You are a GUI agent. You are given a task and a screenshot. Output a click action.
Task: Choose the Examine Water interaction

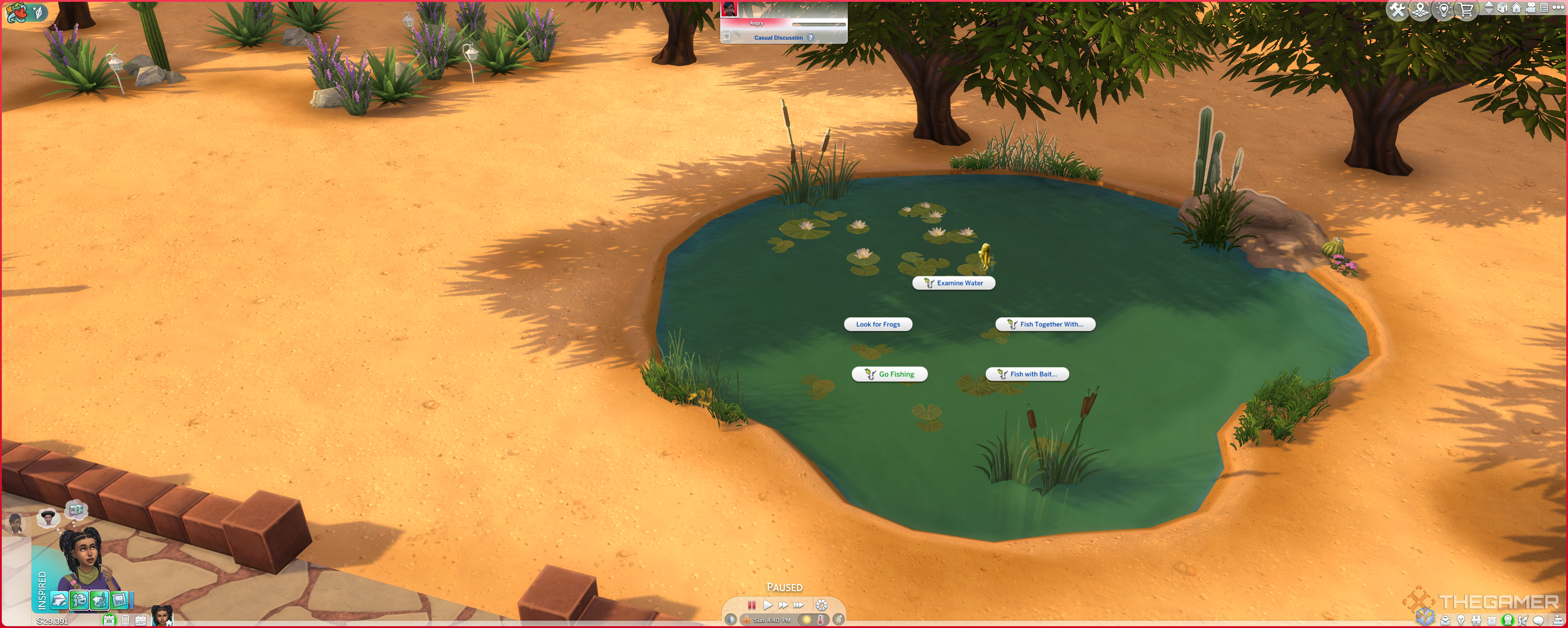953,283
